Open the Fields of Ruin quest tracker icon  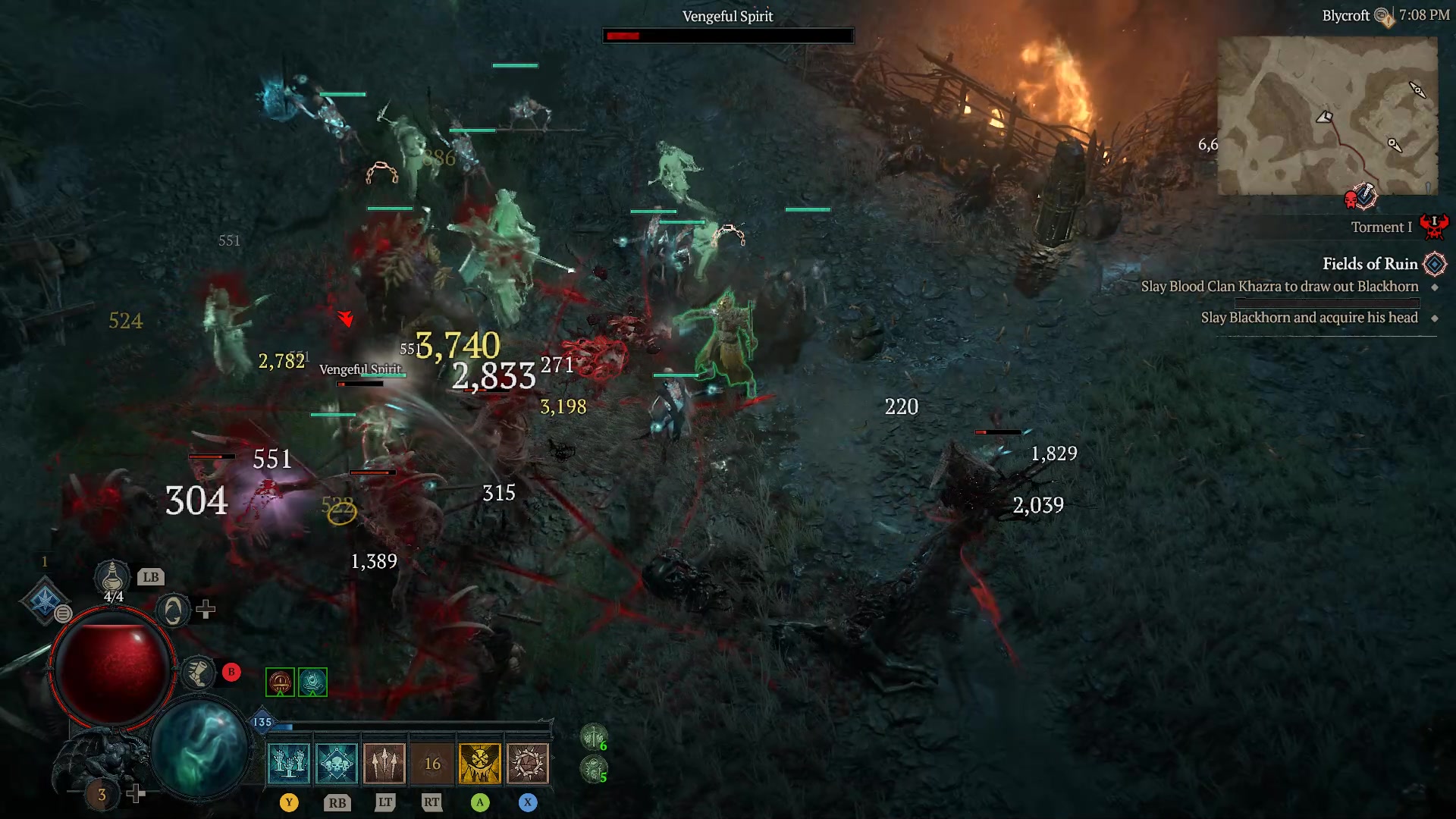pos(1436,264)
